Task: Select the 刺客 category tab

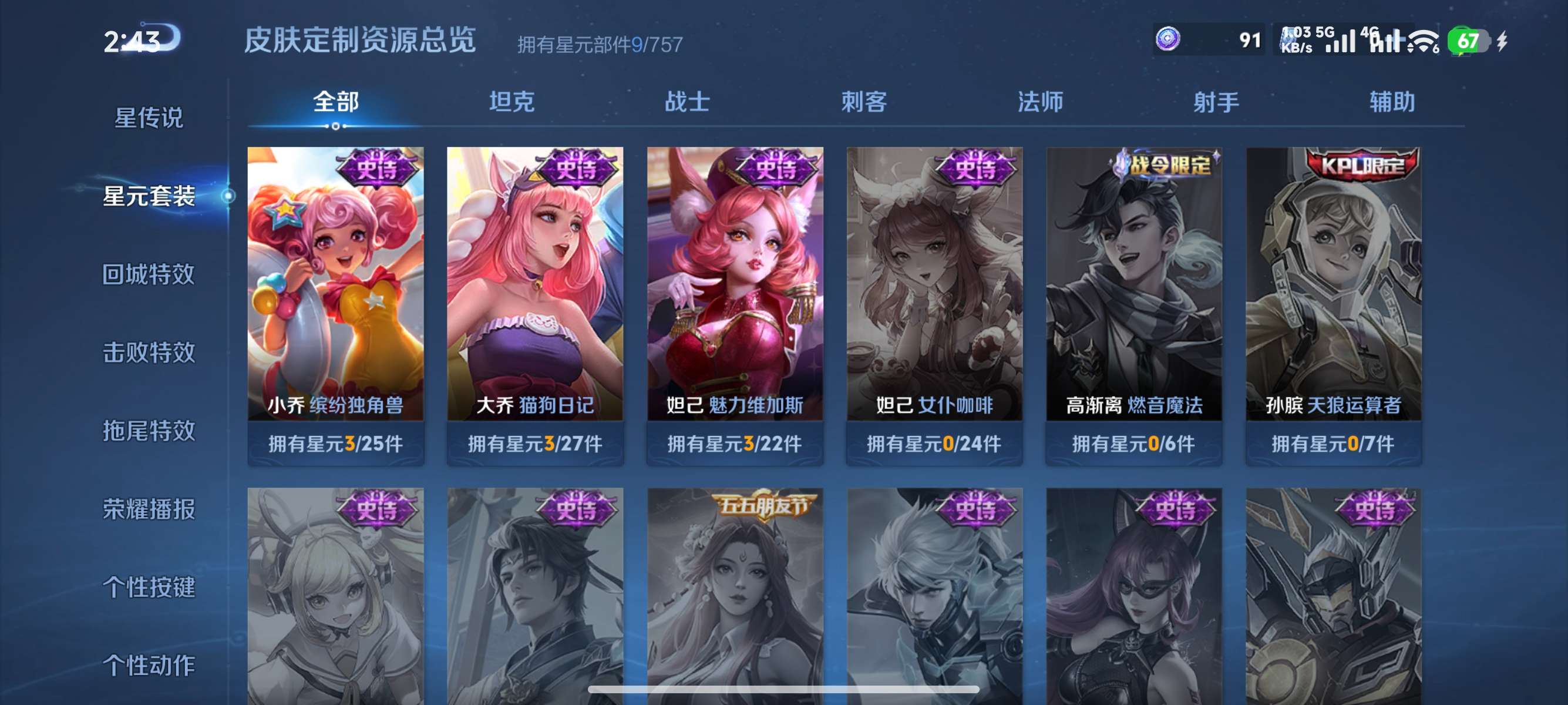Action: [864, 103]
